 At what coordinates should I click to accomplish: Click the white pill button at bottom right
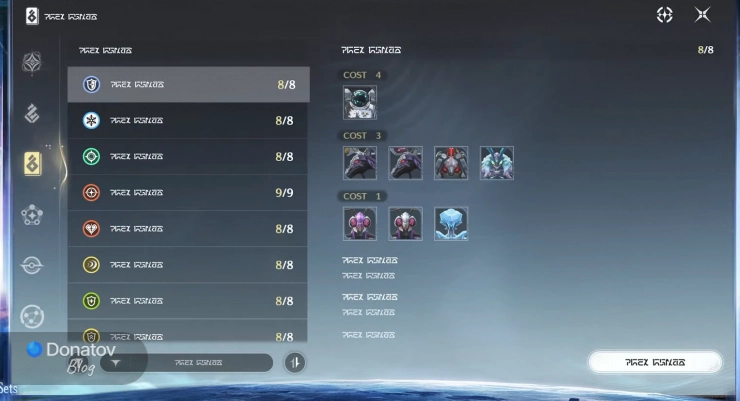655,362
